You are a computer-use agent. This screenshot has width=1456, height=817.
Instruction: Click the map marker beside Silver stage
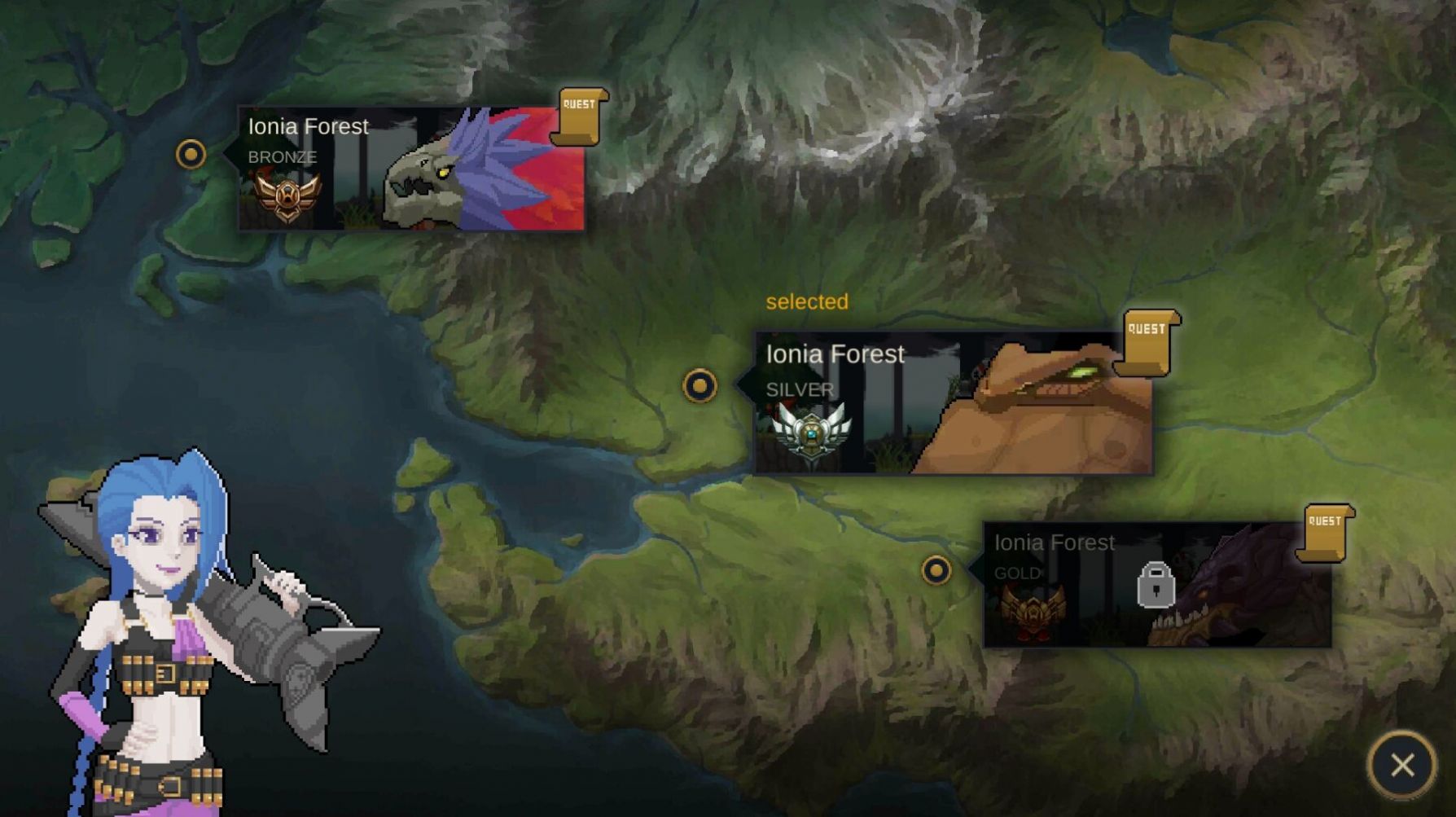(699, 386)
